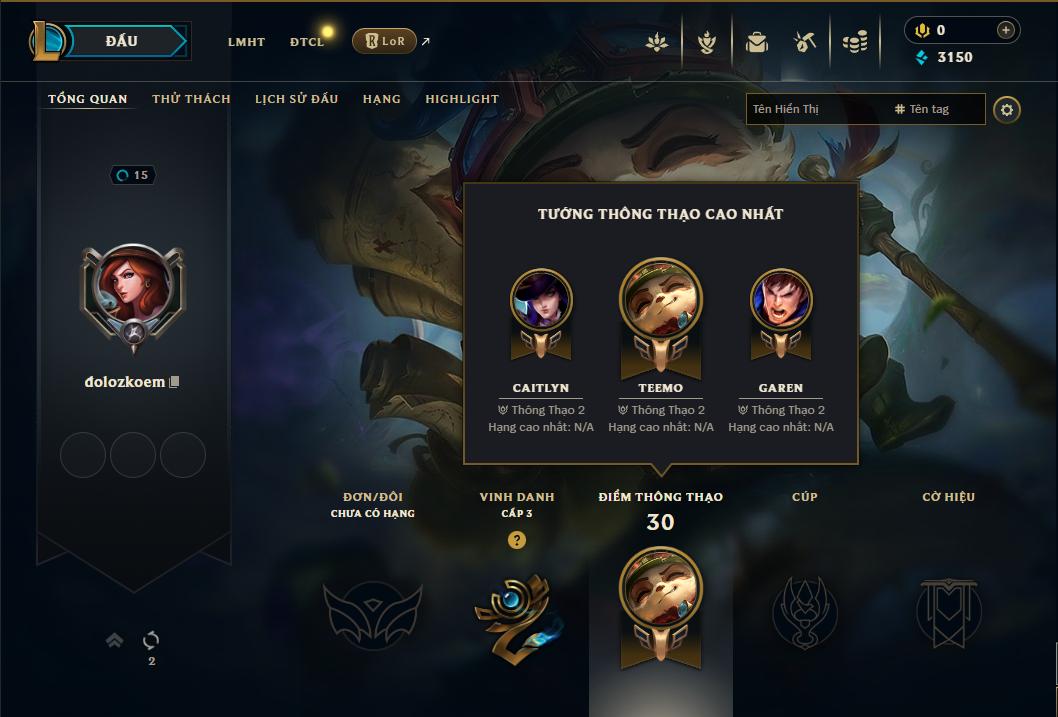The height and width of the screenshot is (717, 1058).
Task: Open the LMHT game tab
Action: 246,42
